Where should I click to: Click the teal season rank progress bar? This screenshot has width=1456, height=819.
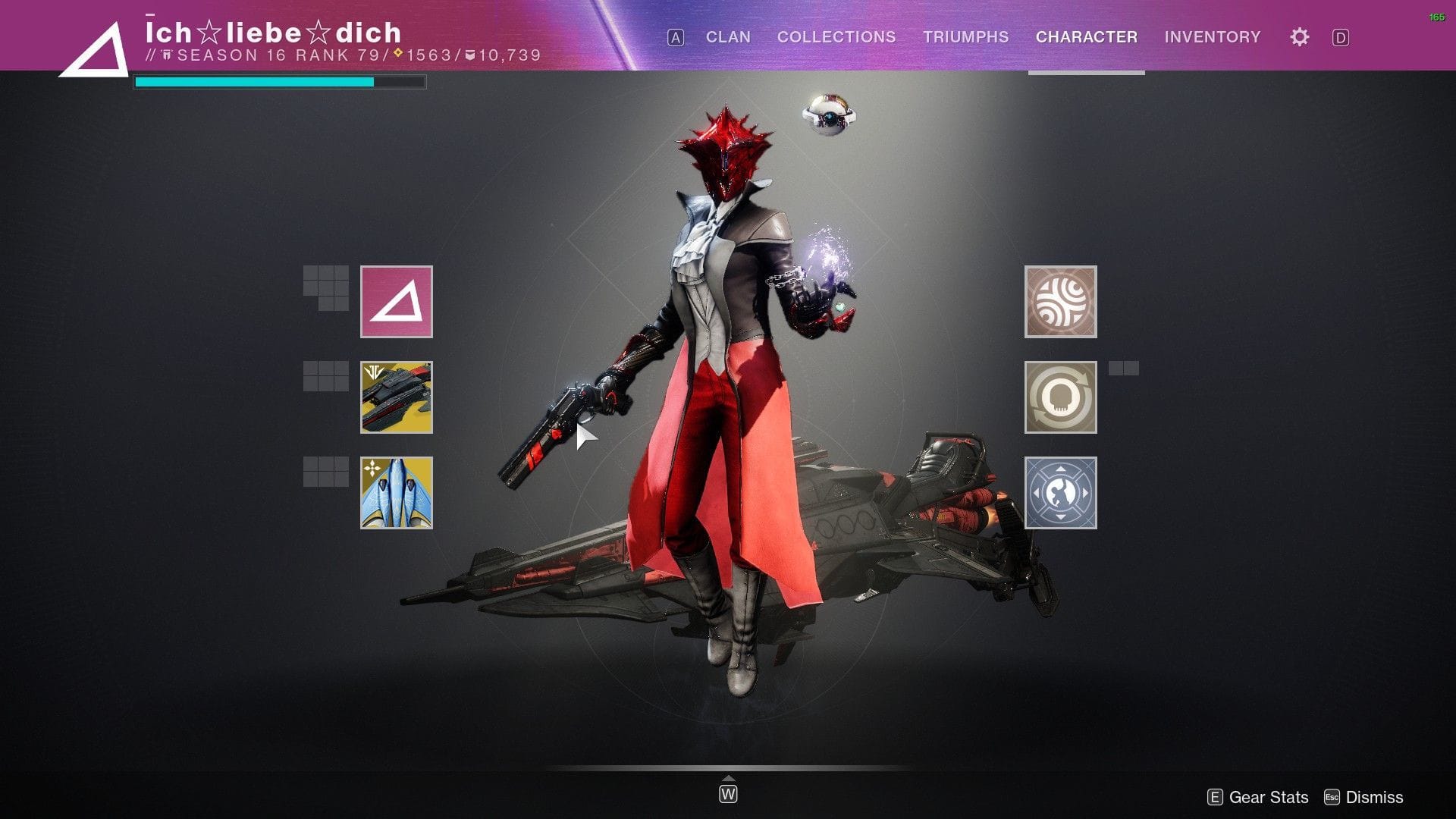click(254, 80)
